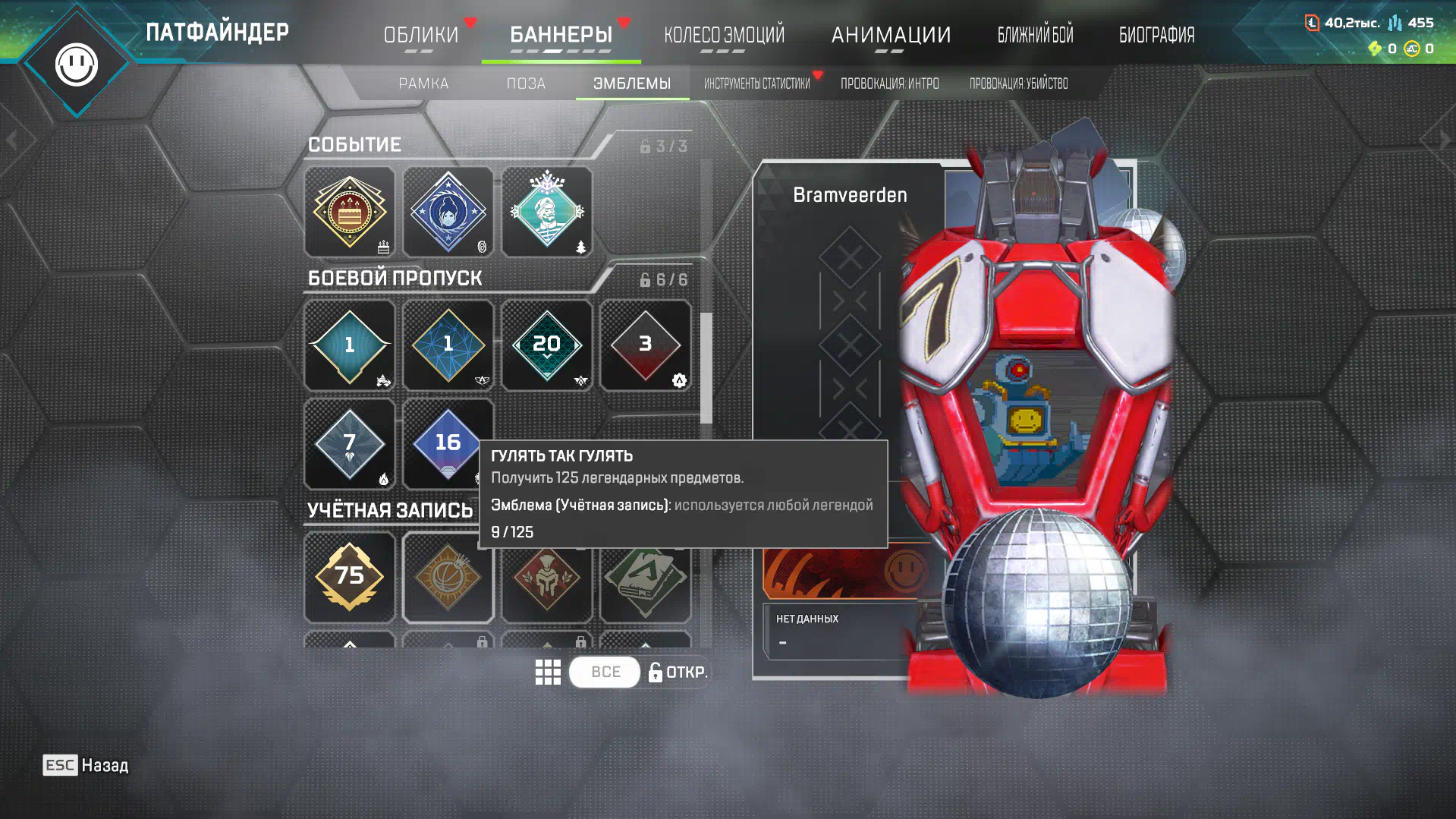The width and height of the screenshot is (1456, 819).
Task: Switch to the РАМКА sub-tab
Action: pos(423,83)
